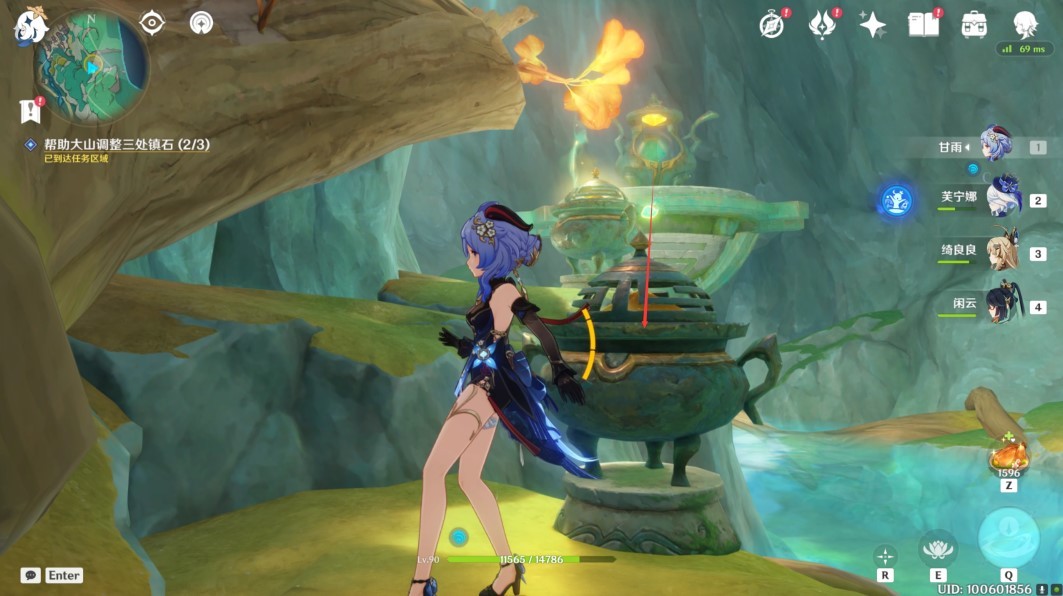
Task: Click the round star emblem beside the eye icon
Action: pos(201,23)
